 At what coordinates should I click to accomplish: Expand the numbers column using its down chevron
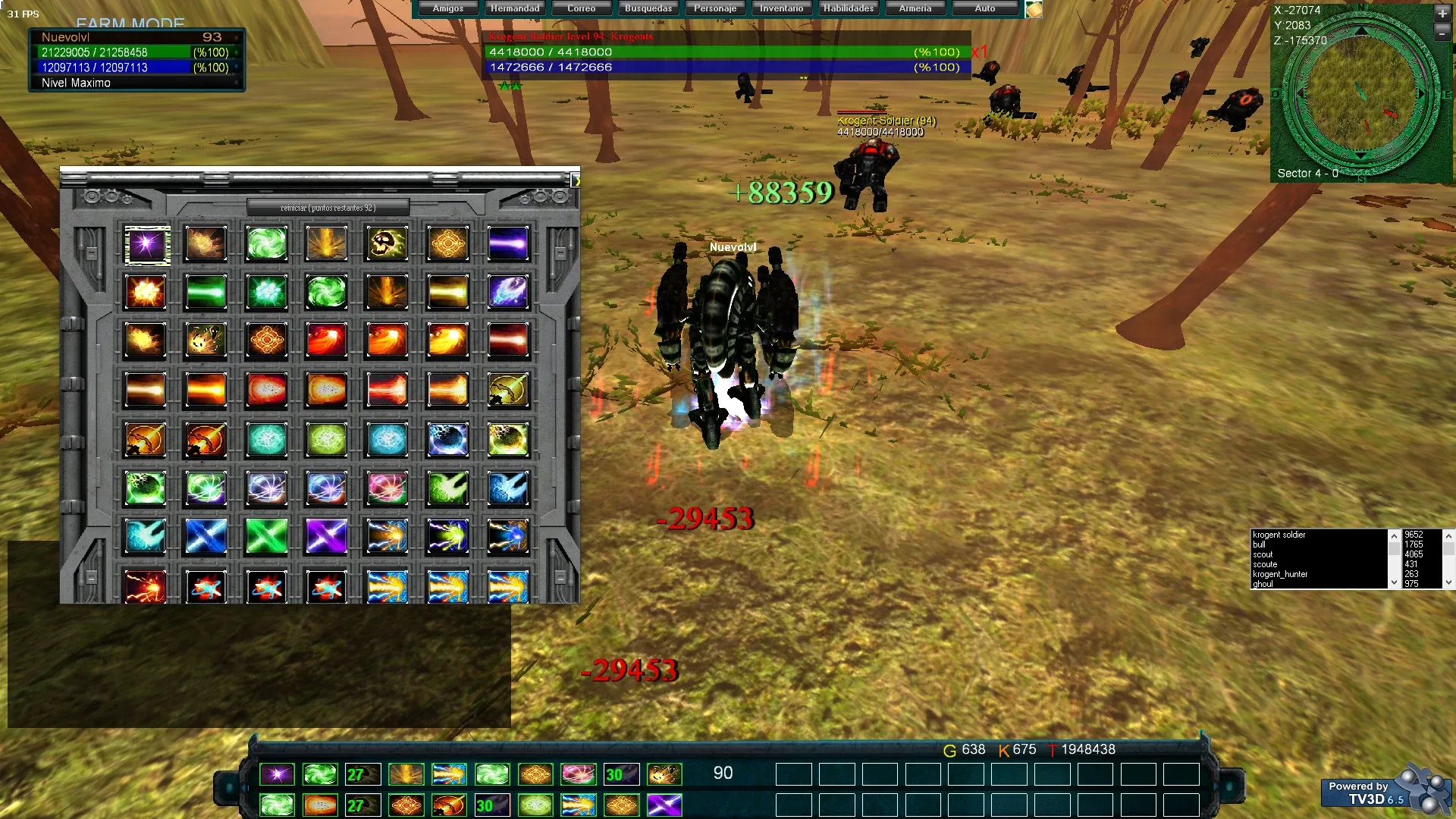1449,582
